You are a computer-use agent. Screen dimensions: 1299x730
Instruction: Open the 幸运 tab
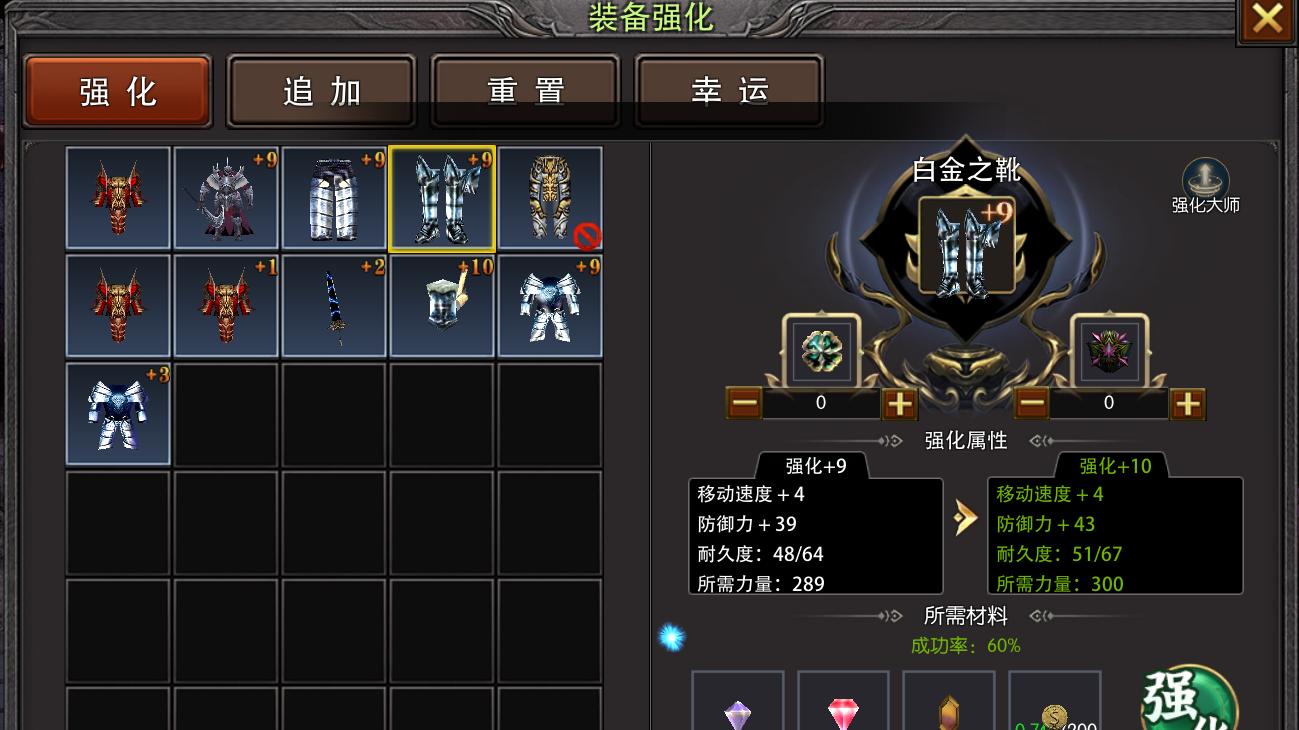click(729, 89)
